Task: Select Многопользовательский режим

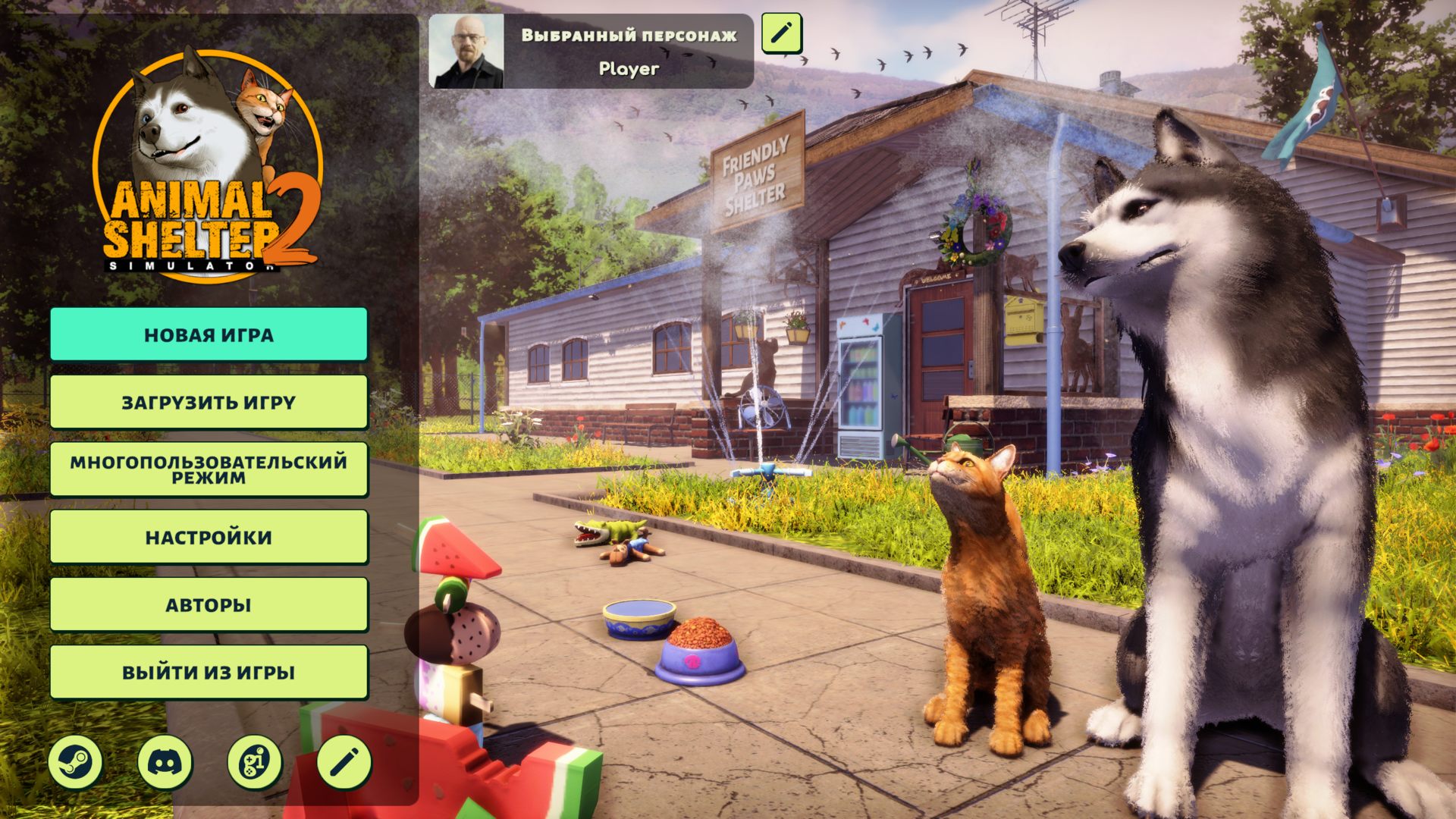Action: [209, 469]
